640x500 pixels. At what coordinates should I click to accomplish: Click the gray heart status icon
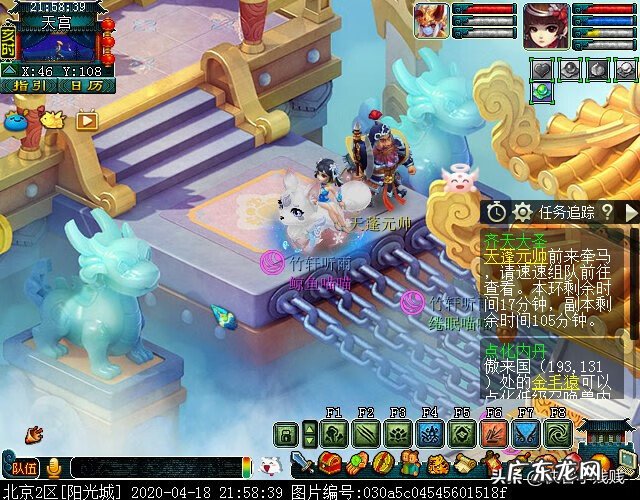pos(541,70)
